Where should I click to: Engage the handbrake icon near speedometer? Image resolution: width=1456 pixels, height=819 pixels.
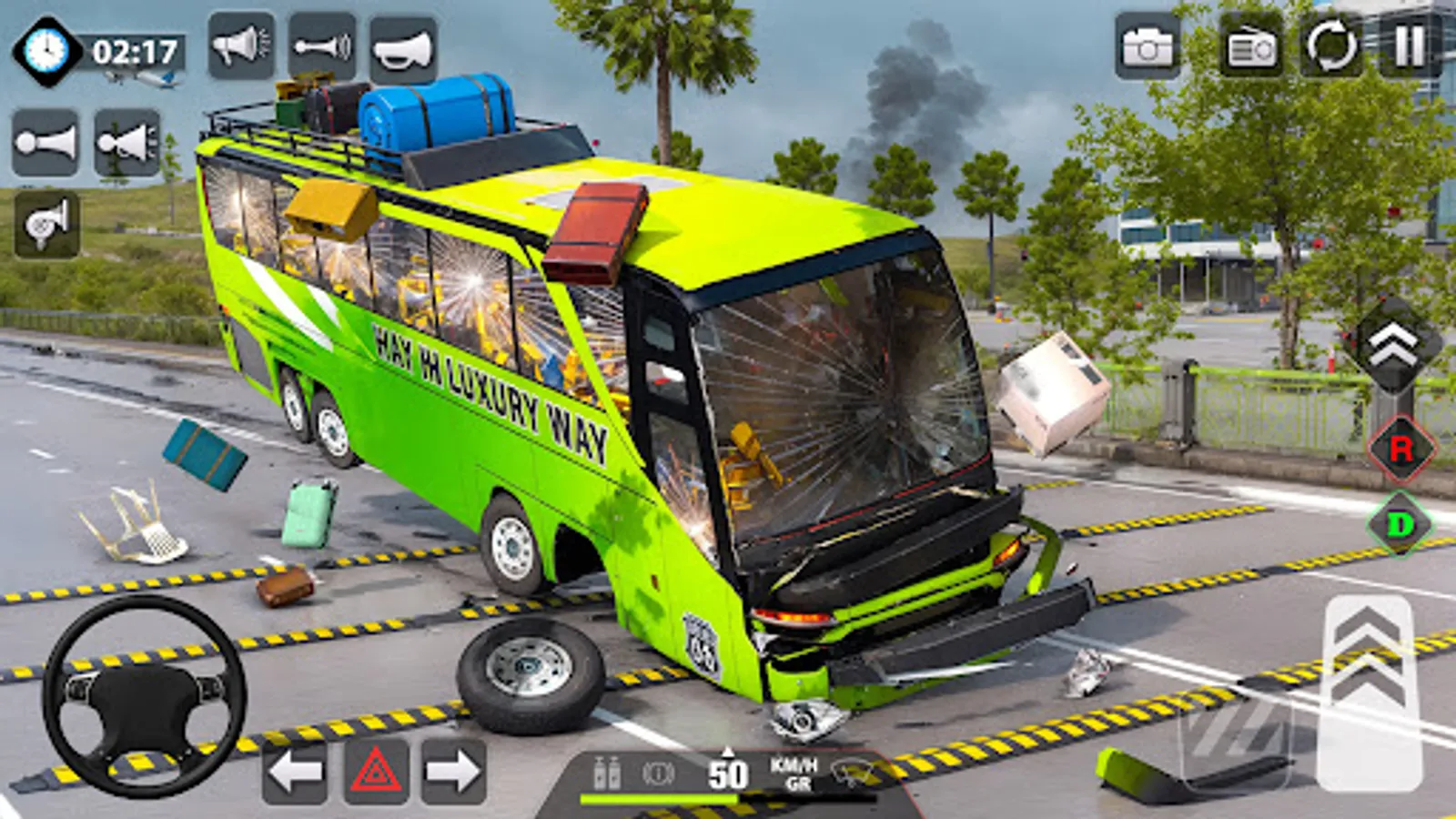point(660,773)
